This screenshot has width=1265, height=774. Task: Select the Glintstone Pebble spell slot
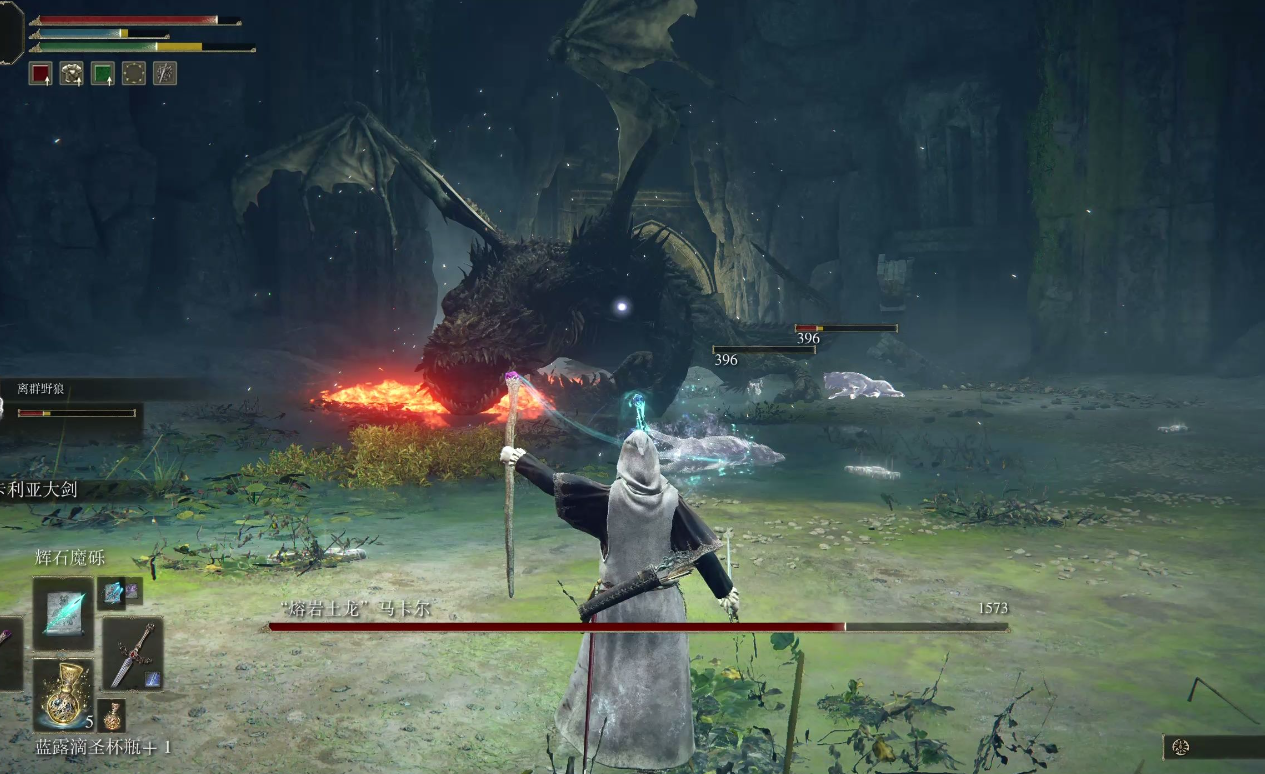[63, 613]
